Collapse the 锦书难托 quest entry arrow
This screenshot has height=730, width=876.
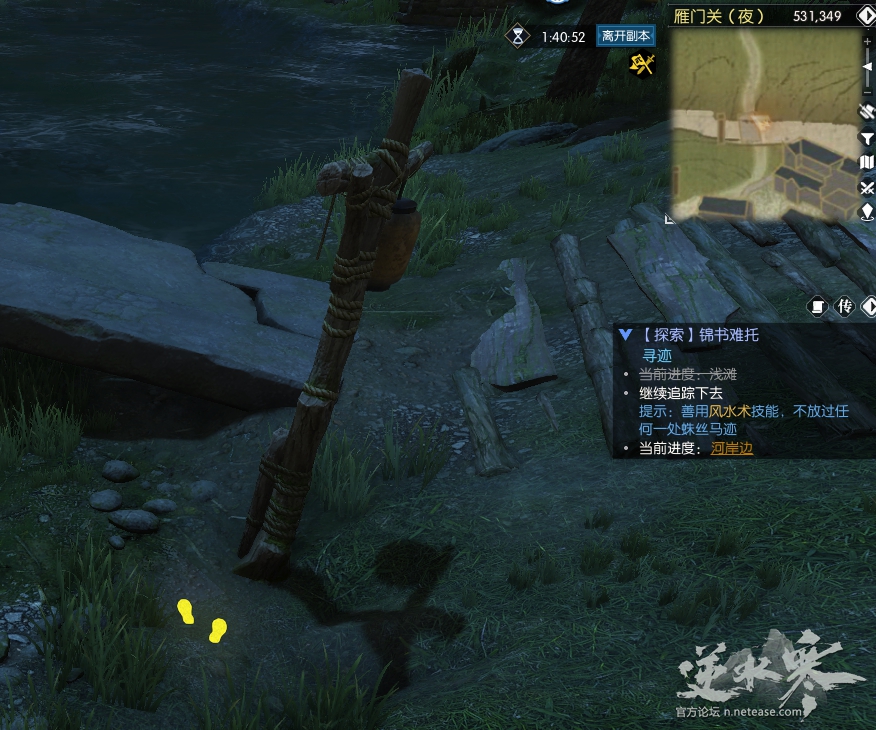625,335
